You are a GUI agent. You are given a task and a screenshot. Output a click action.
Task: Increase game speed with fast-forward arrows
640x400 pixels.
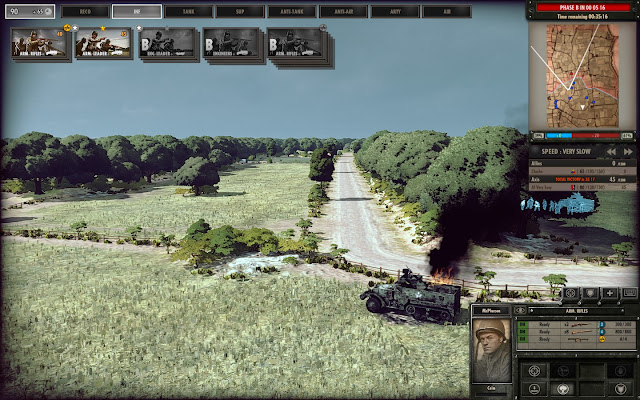[627, 153]
